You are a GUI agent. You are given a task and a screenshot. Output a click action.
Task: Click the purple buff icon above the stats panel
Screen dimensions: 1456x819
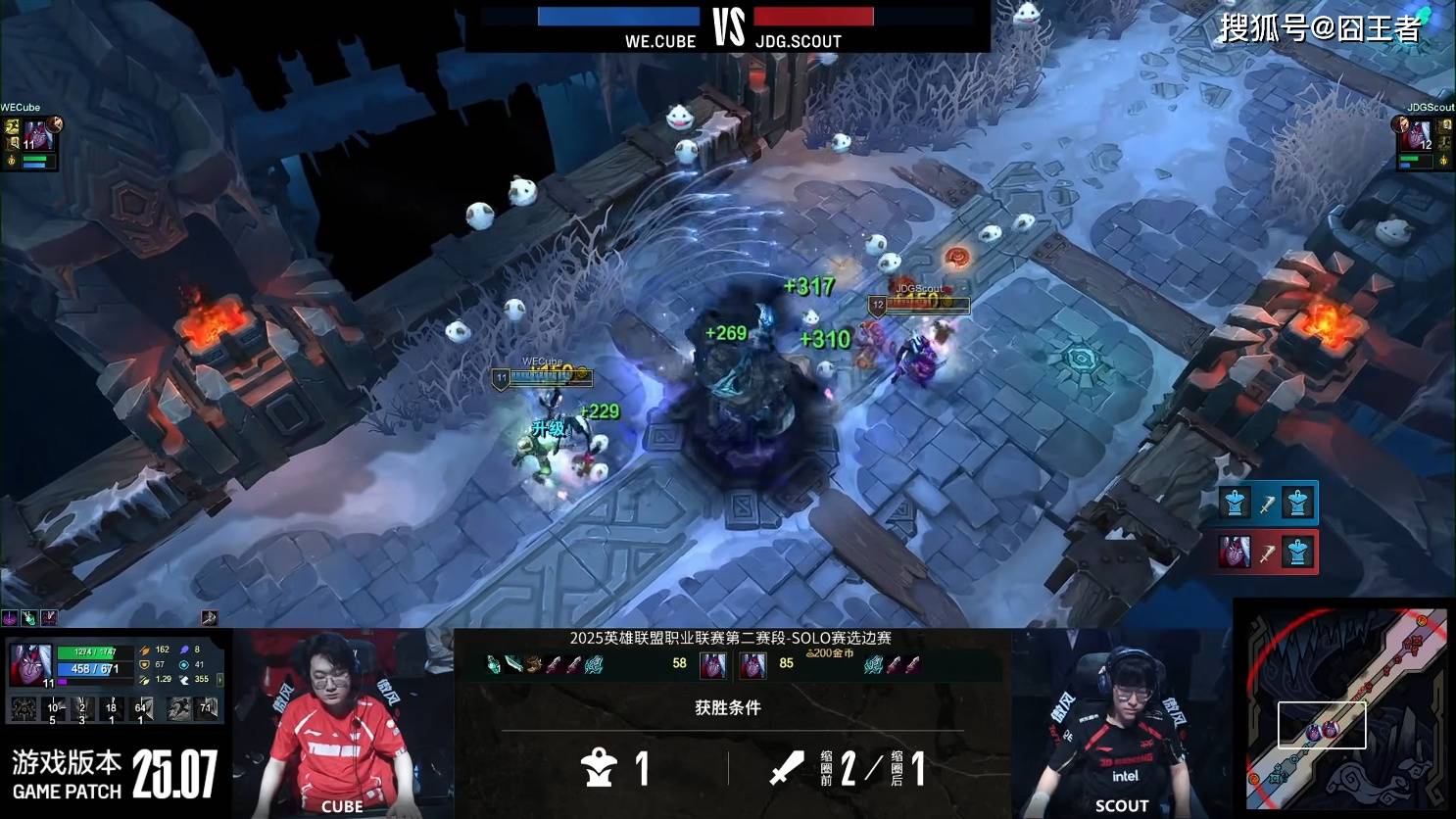pos(10,617)
